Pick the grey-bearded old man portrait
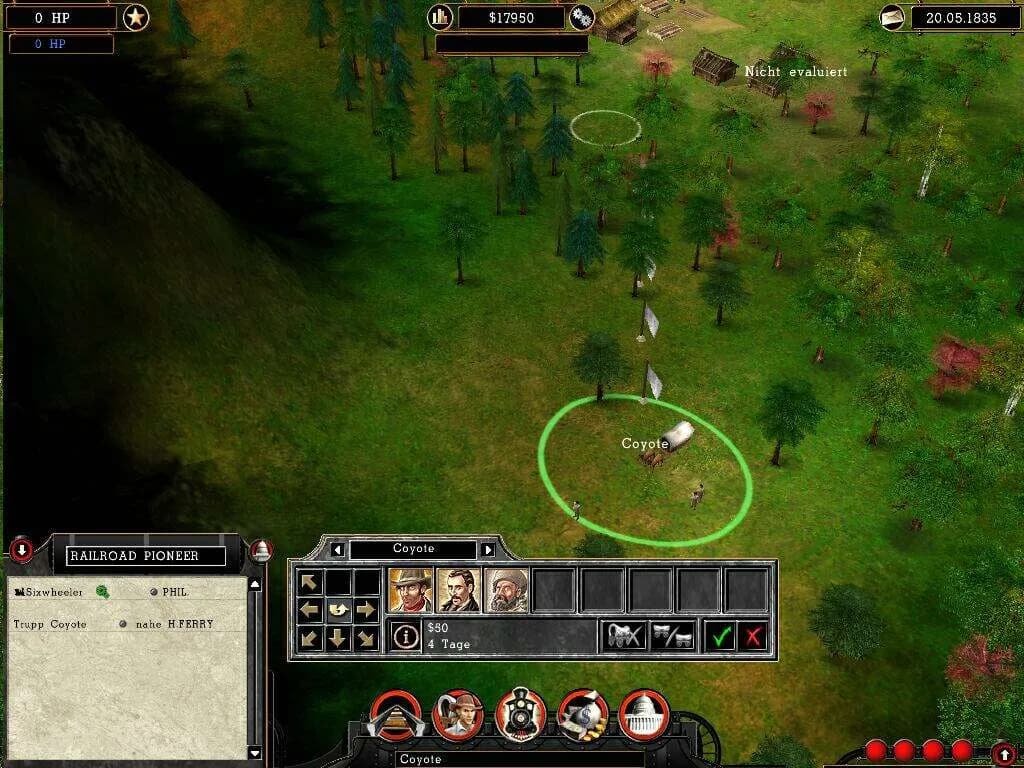 pos(507,590)
